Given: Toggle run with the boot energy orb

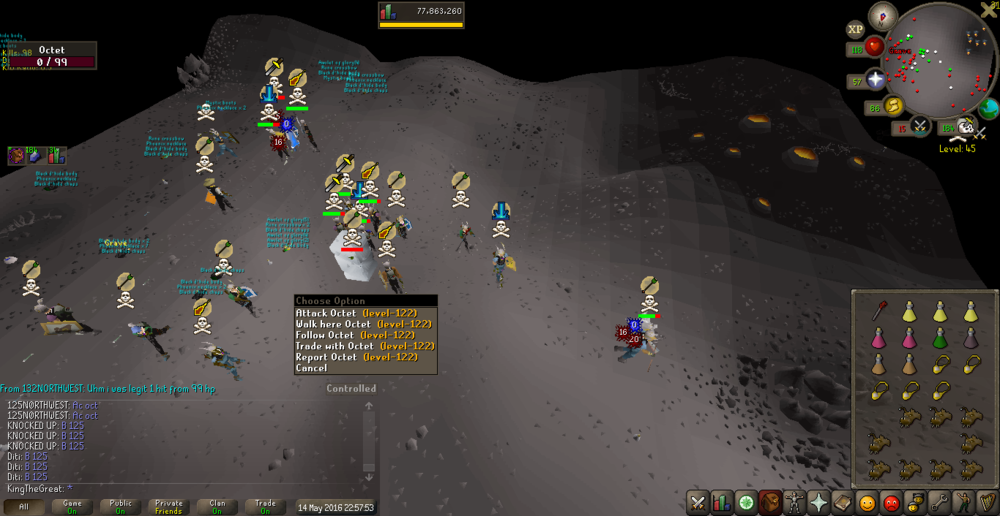Looking at the screenshot, I should coord(893,106).
